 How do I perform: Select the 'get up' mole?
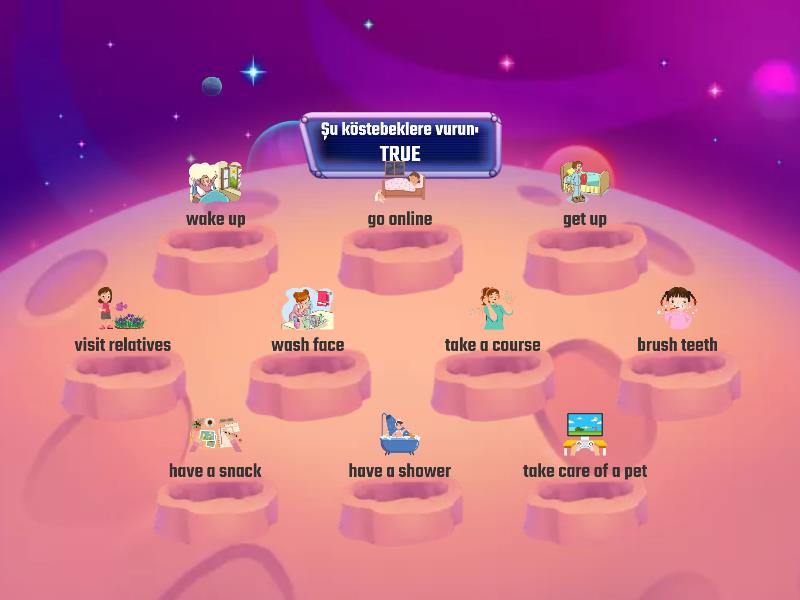click(585, 195)
